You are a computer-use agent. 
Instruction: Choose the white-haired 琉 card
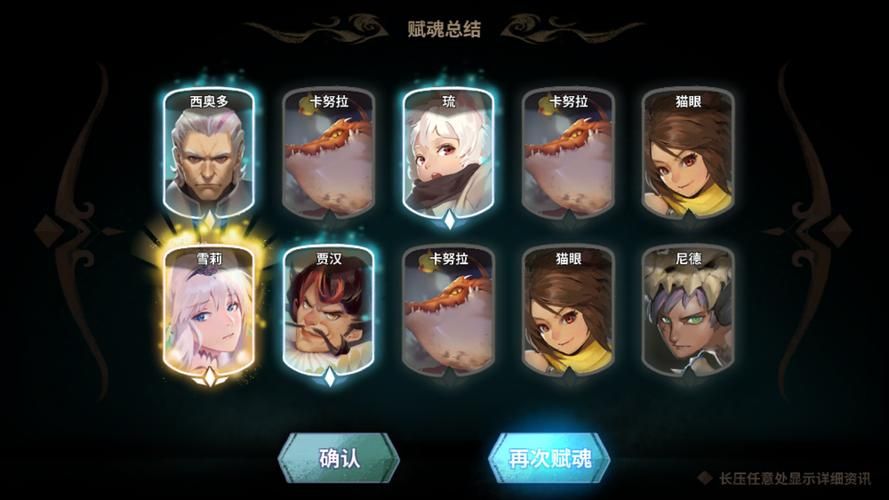click(447, 153)
